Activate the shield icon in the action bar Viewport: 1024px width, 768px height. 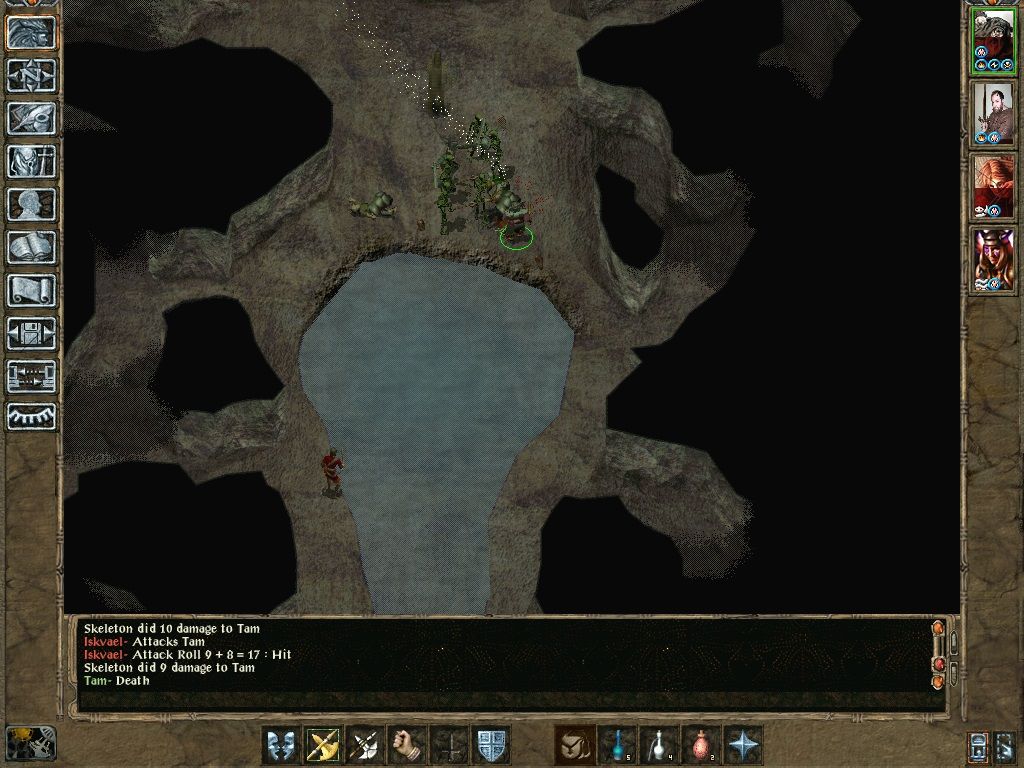tap(491, 745)
